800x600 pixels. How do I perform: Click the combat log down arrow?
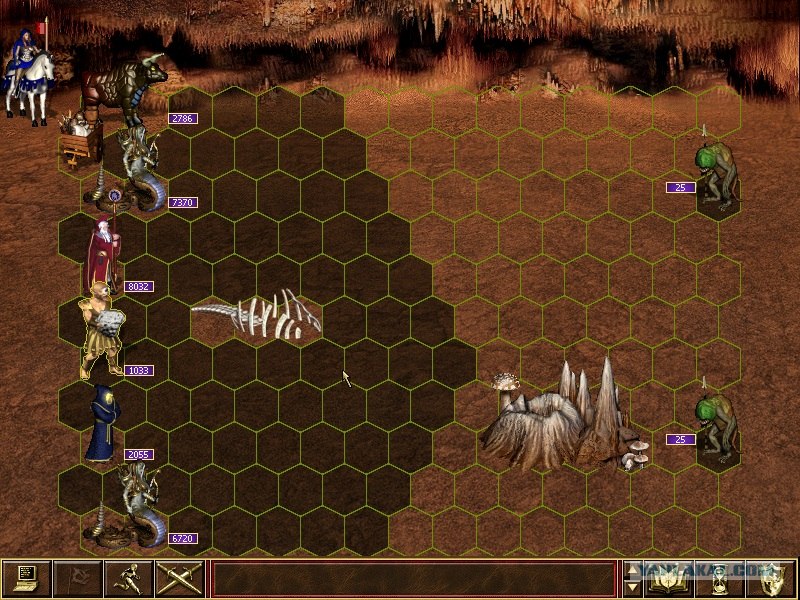631,588
